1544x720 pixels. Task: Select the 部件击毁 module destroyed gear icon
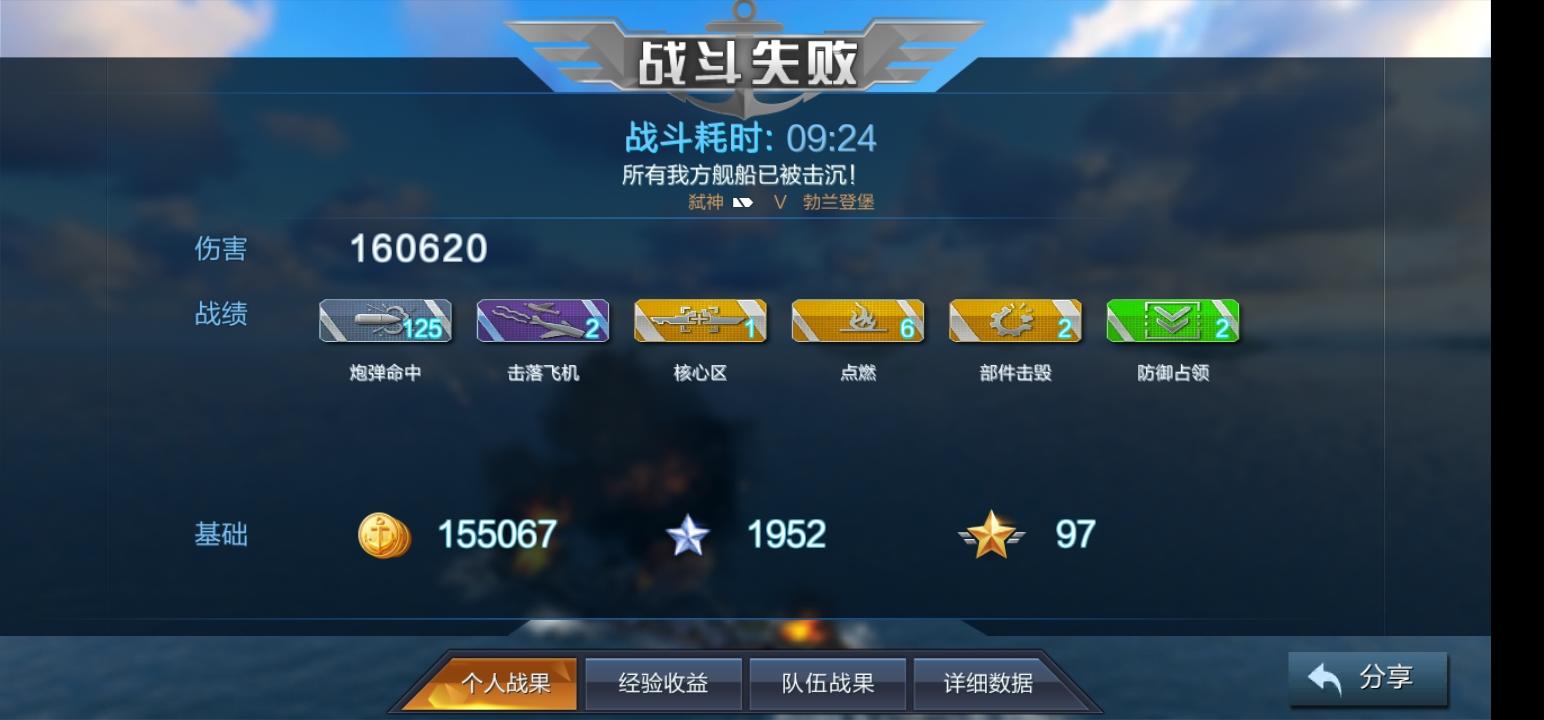[1015, 320]
